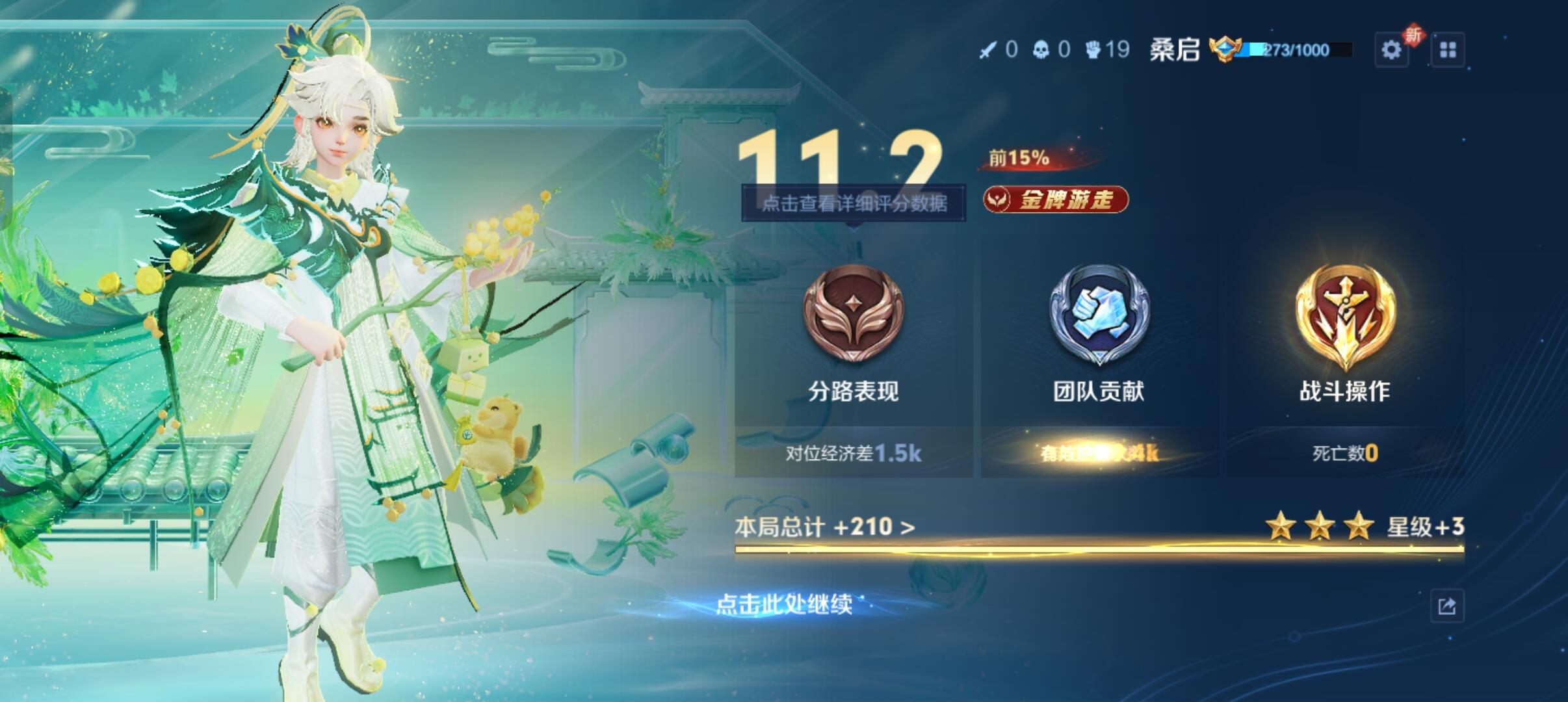Open the 对位经济差 1.5k stat

coord(854,453)
